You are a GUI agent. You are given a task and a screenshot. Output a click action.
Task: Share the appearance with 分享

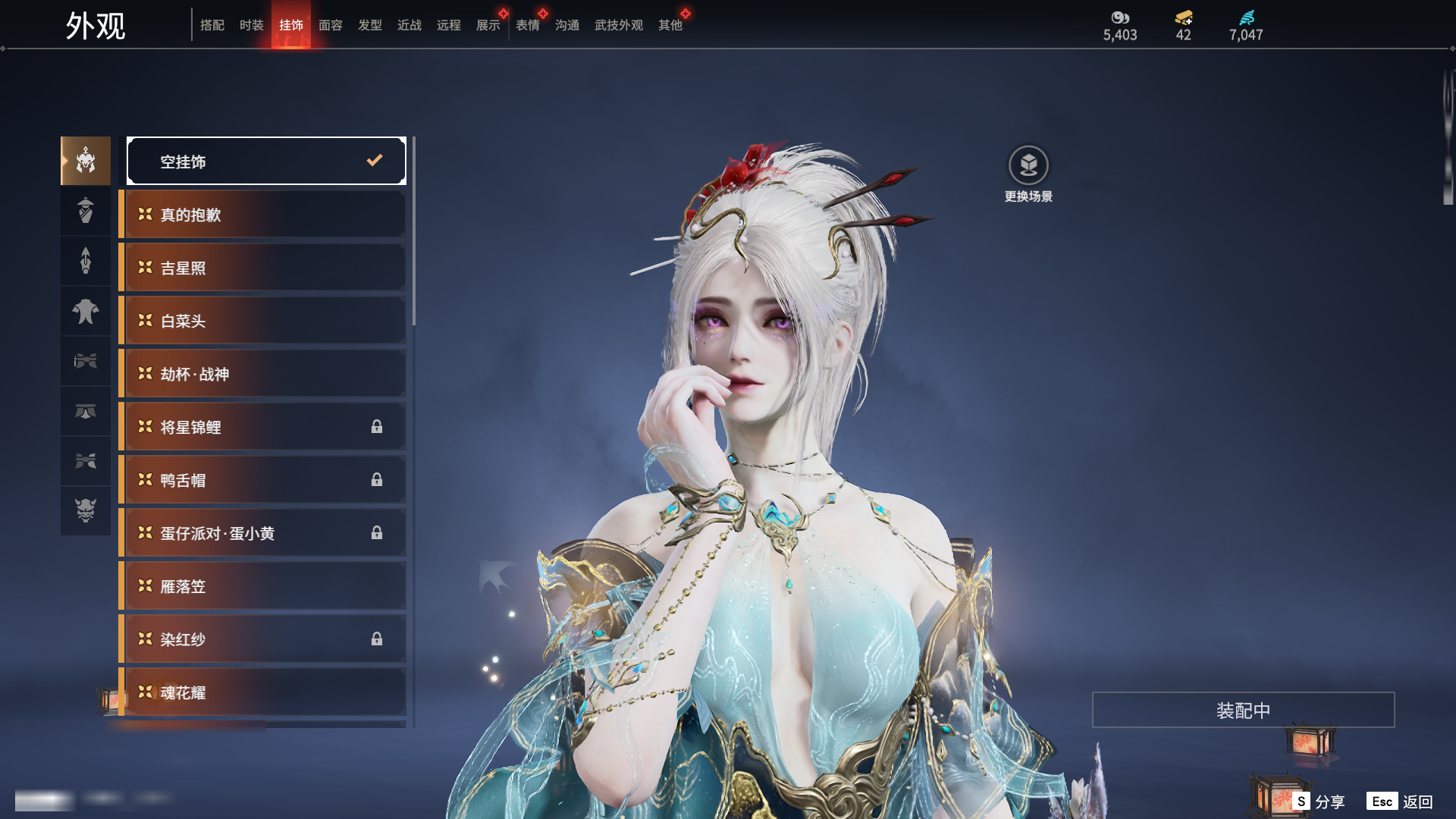tap(1319, 802)
